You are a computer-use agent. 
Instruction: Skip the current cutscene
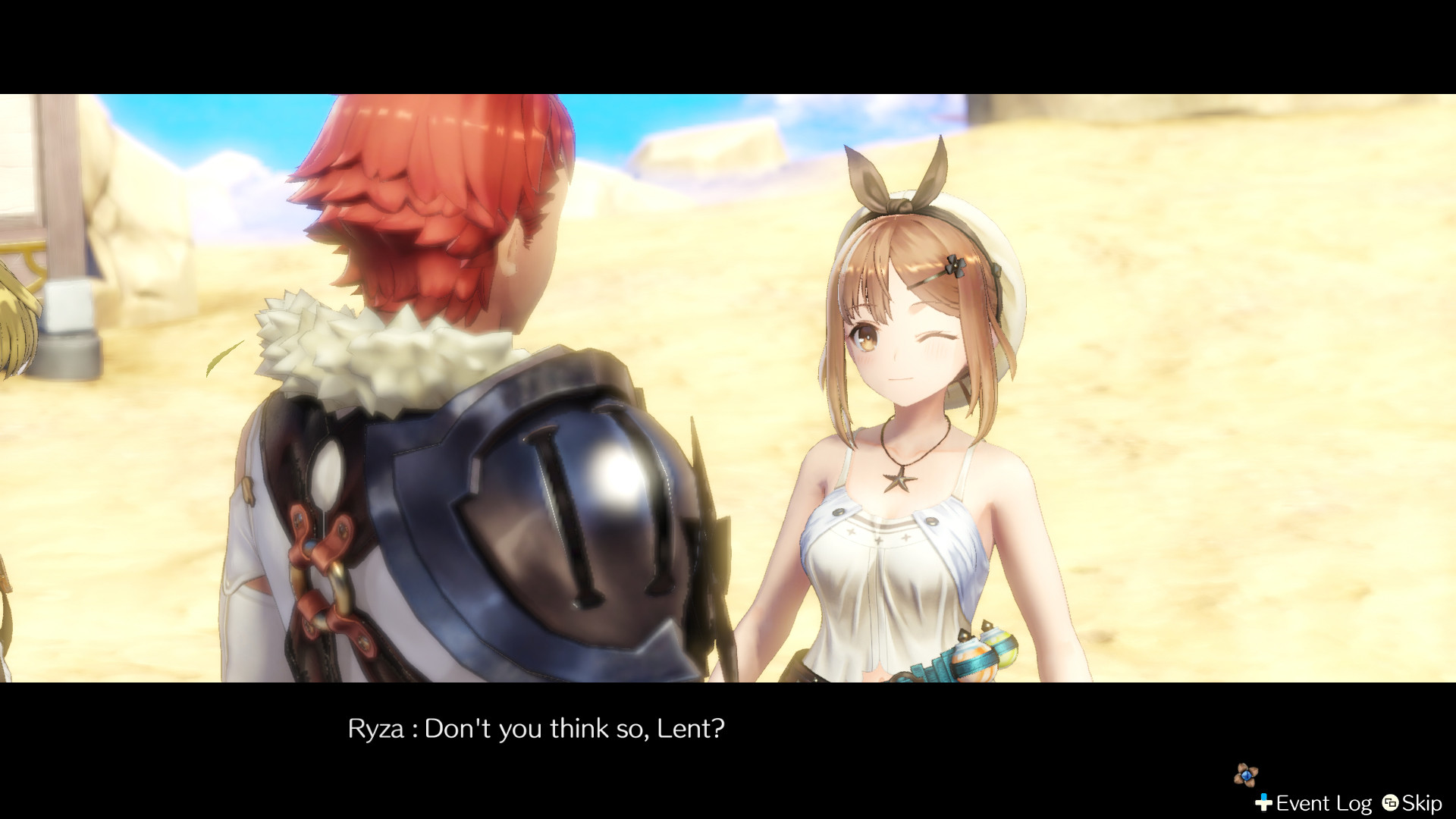(x=1423, y=802)
